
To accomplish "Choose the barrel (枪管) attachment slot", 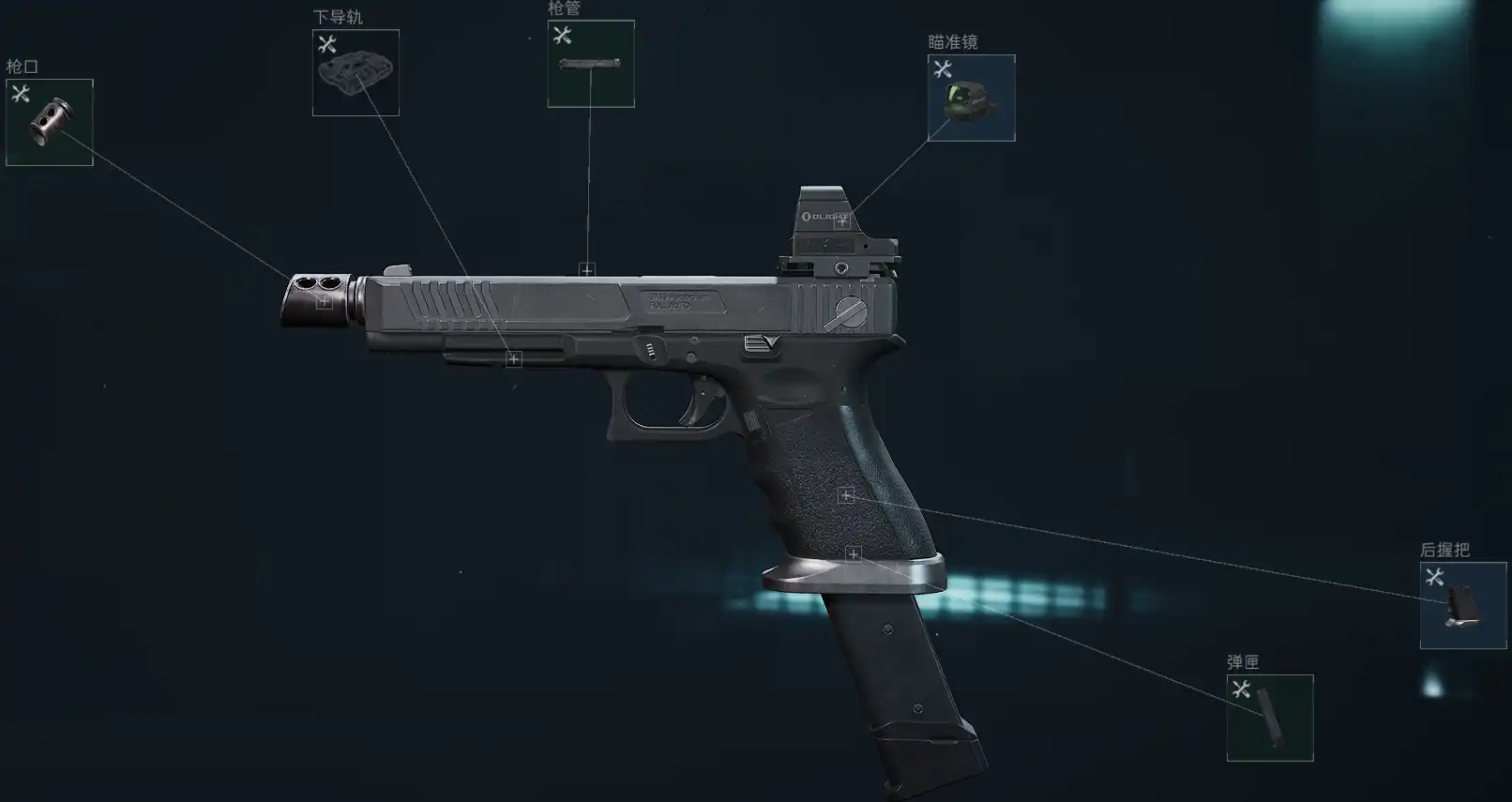I will point(591,64).
